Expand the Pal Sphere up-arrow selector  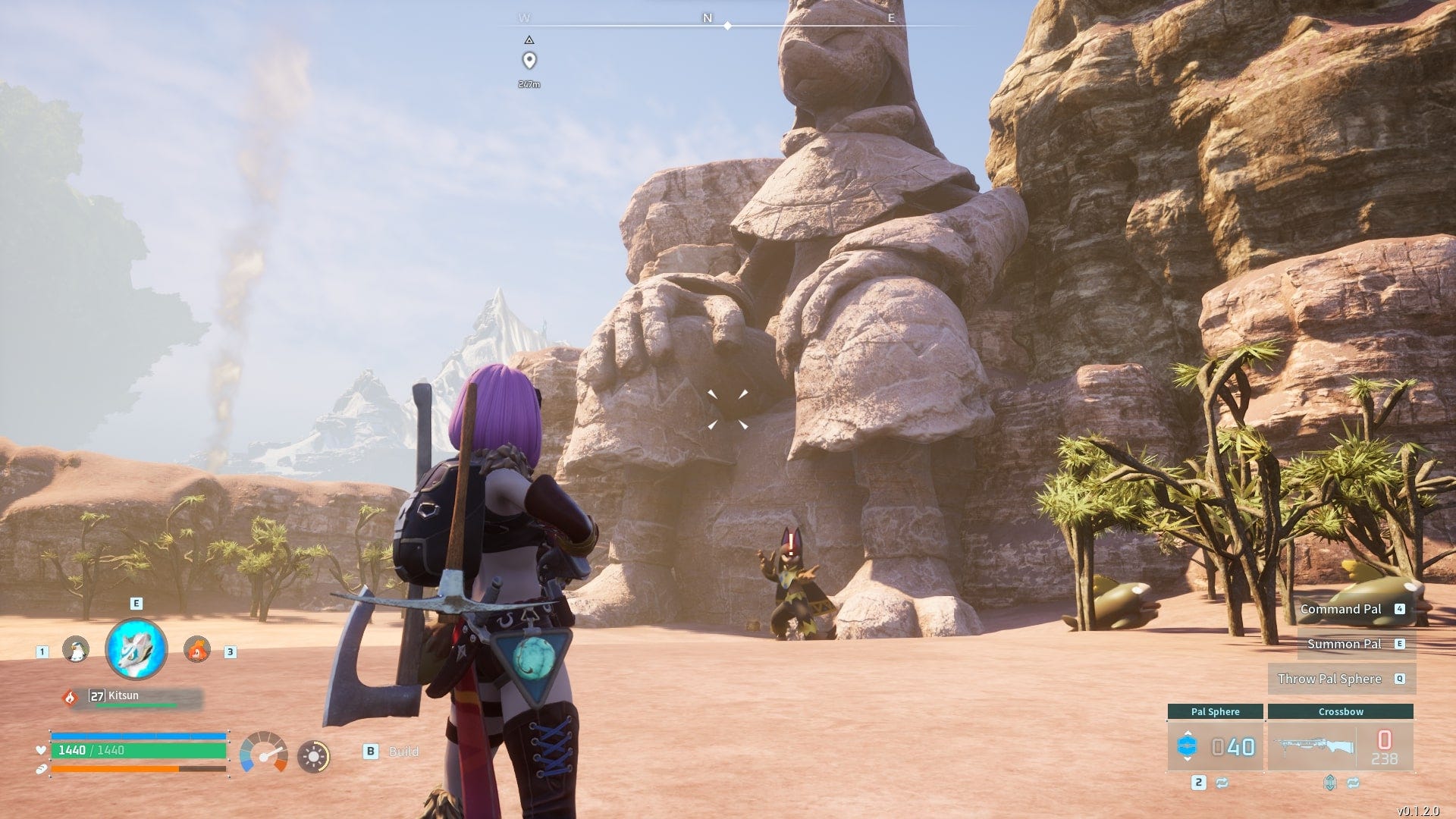tap(1188, 732)
